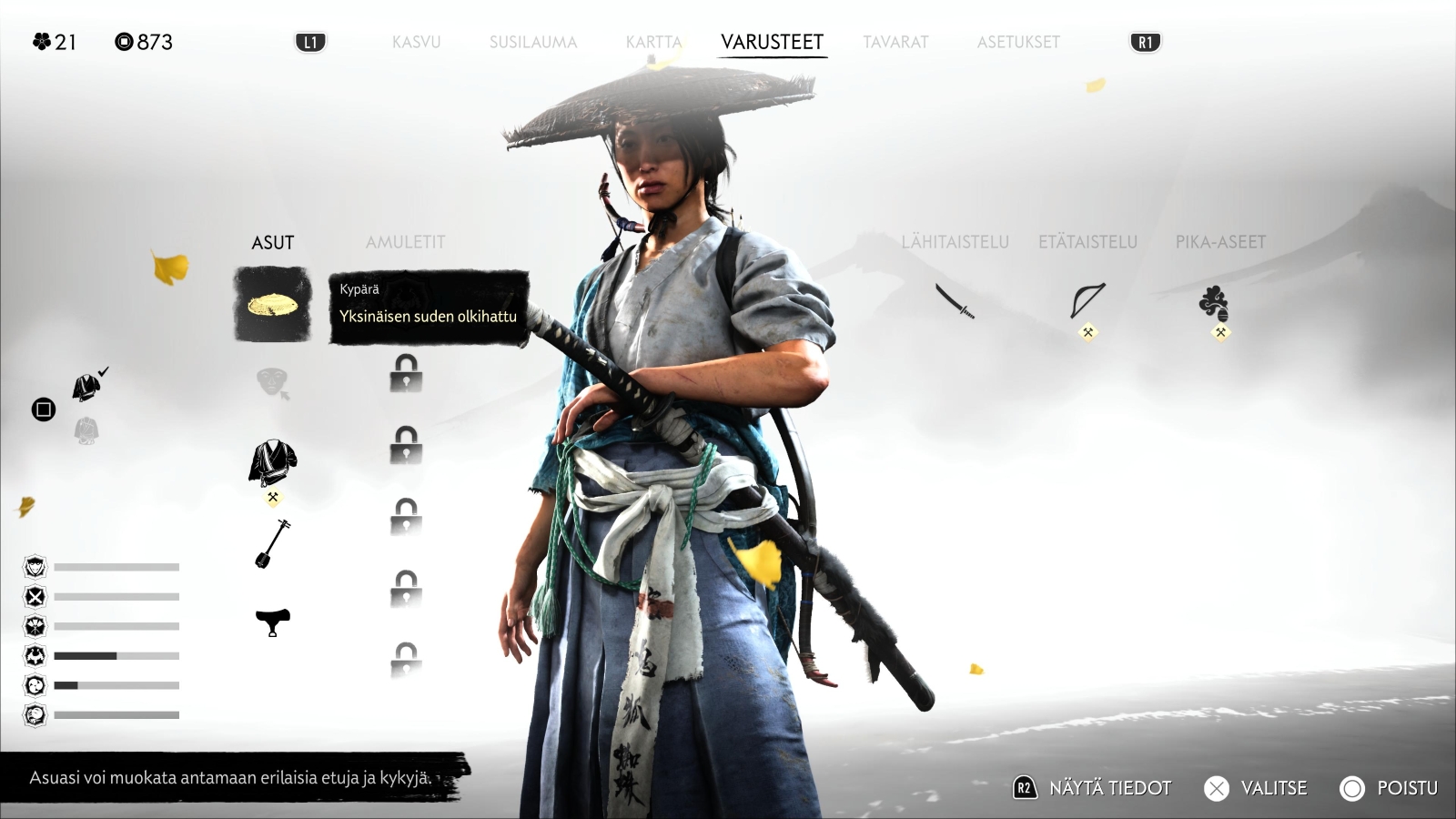Select the straw hat helmet slot

(272, 305)
